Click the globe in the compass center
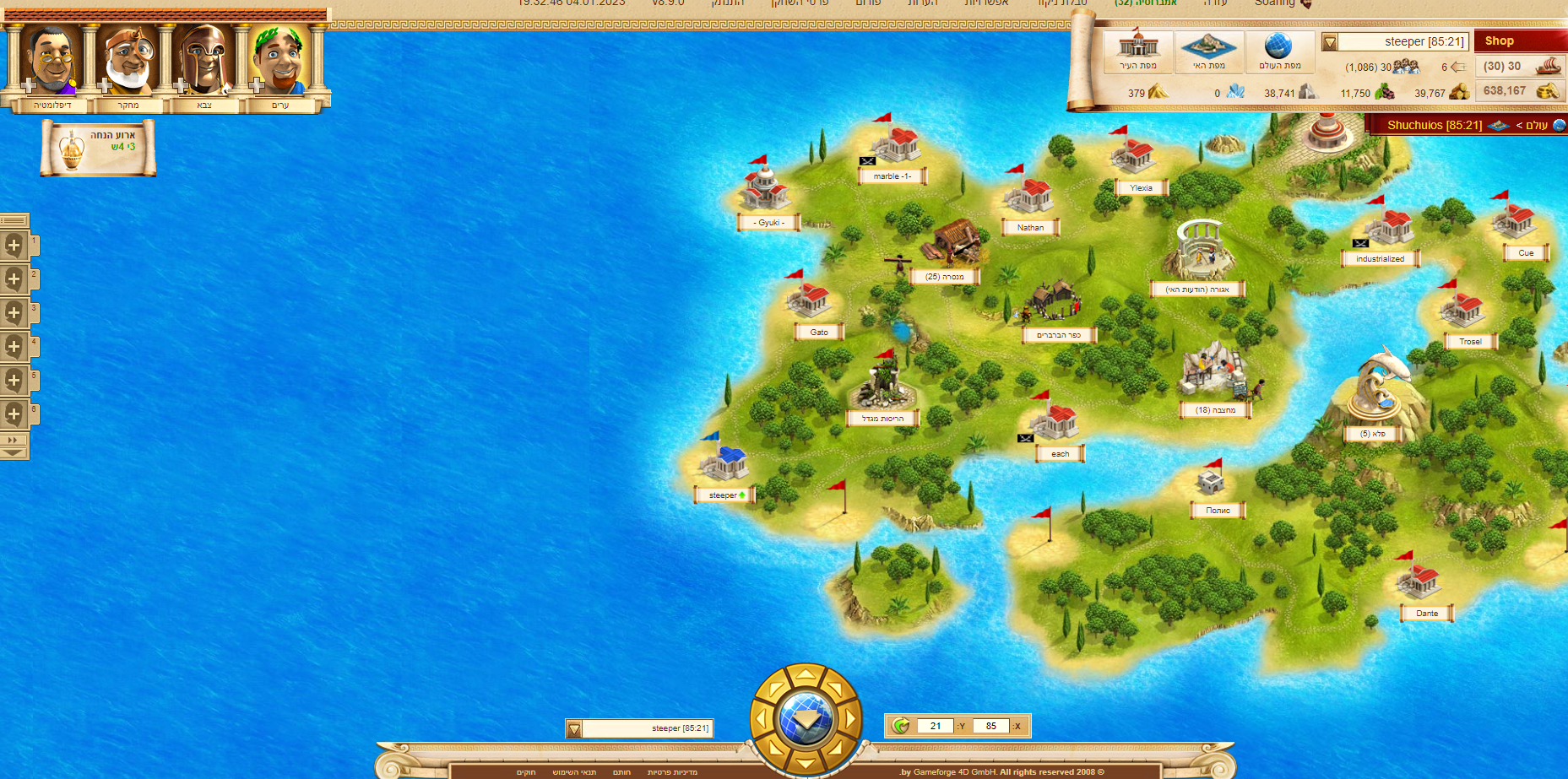The height and width of the screenshot is (779, 1568). coord(806,720)
